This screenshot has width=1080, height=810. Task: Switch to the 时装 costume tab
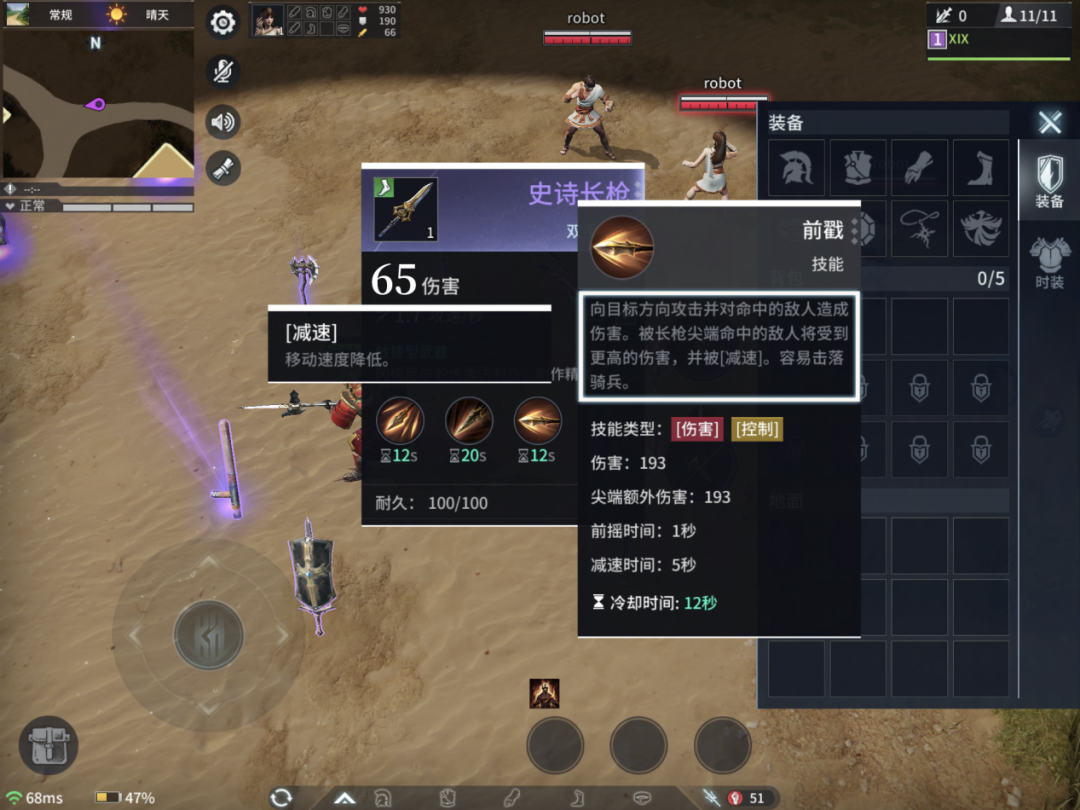tap(1049, 261)
